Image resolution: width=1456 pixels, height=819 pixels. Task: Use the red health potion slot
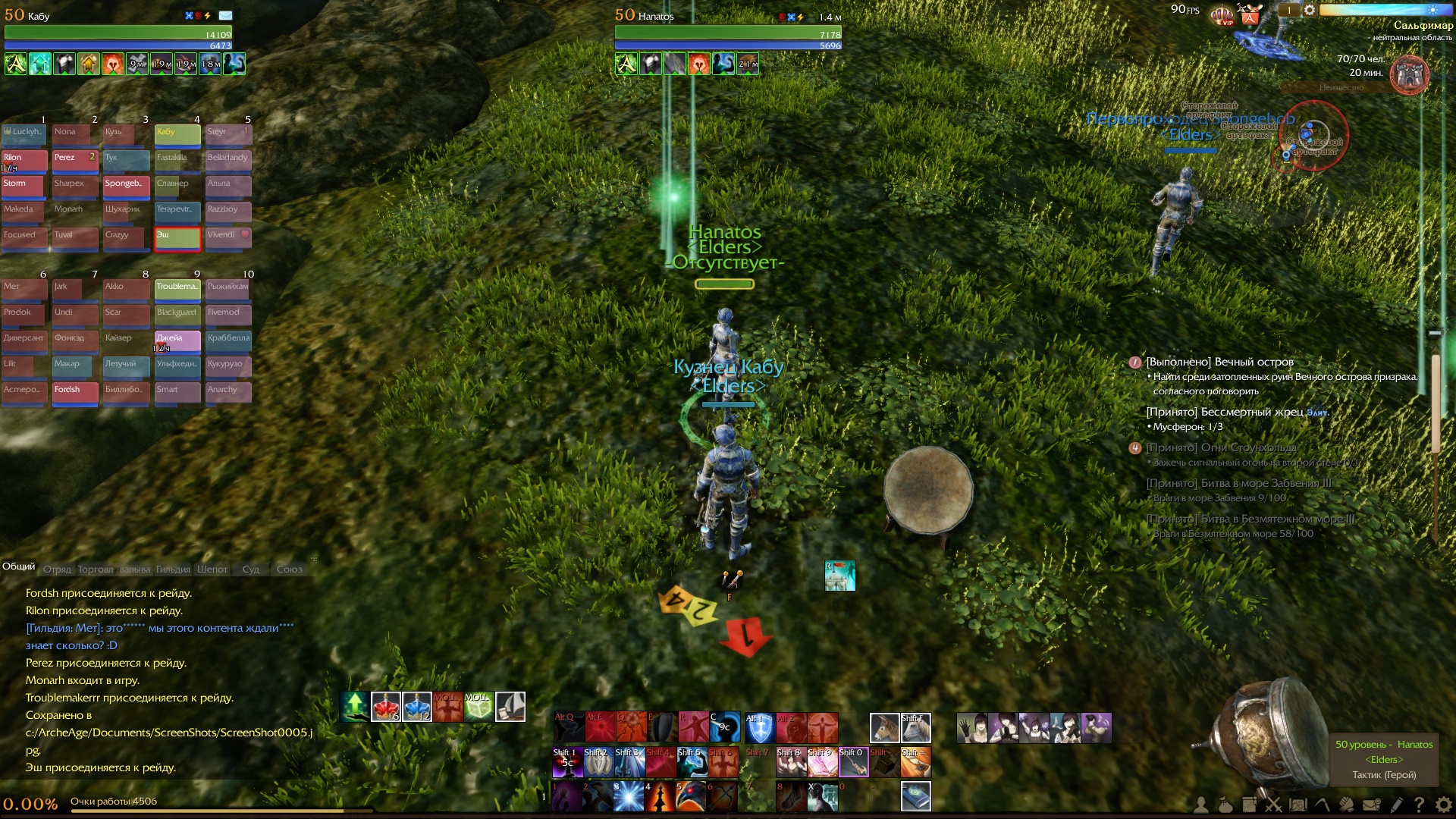click(x=386, y=707)
